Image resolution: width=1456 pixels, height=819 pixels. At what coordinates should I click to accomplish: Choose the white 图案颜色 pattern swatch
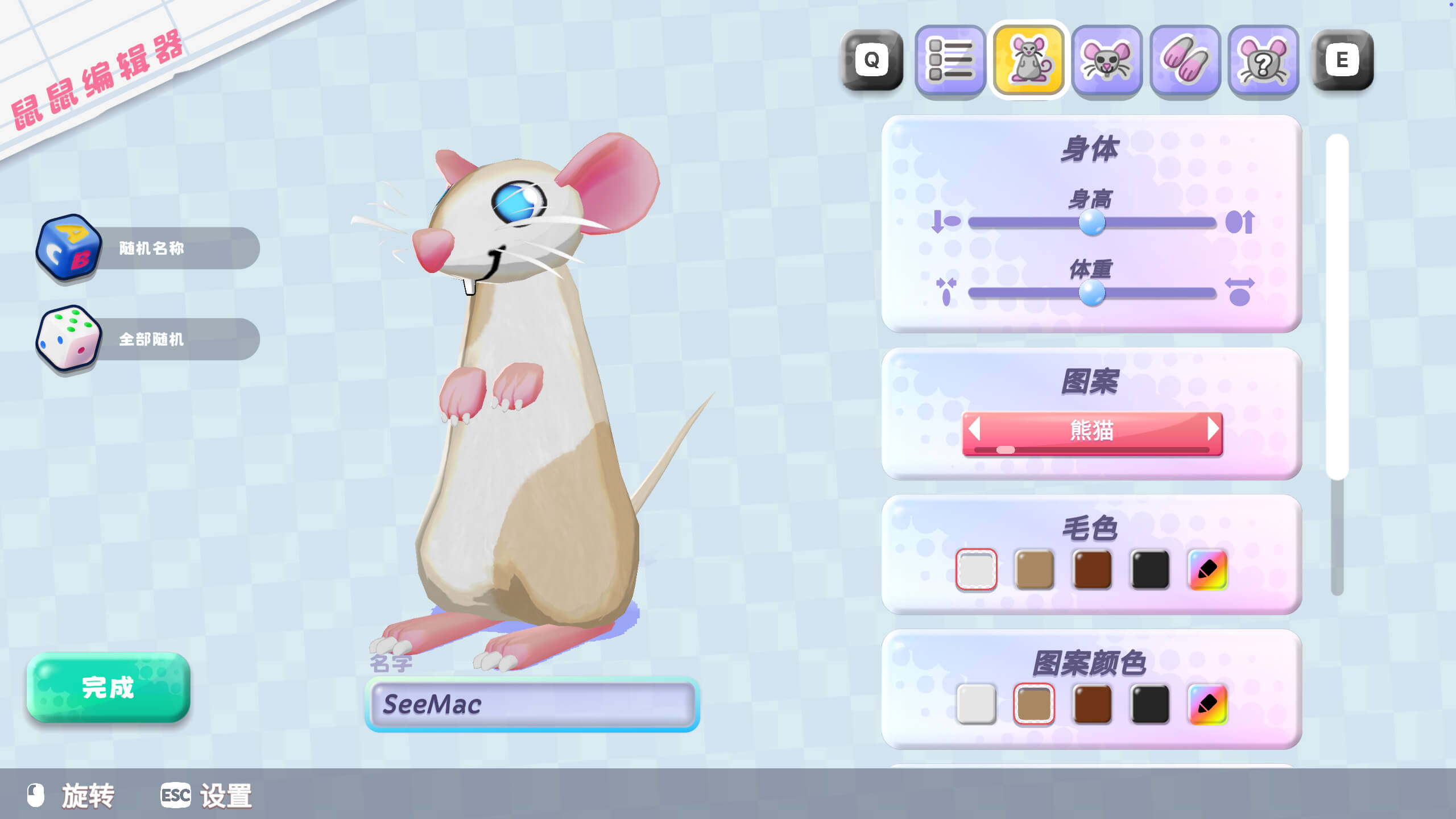pos(976,704)
